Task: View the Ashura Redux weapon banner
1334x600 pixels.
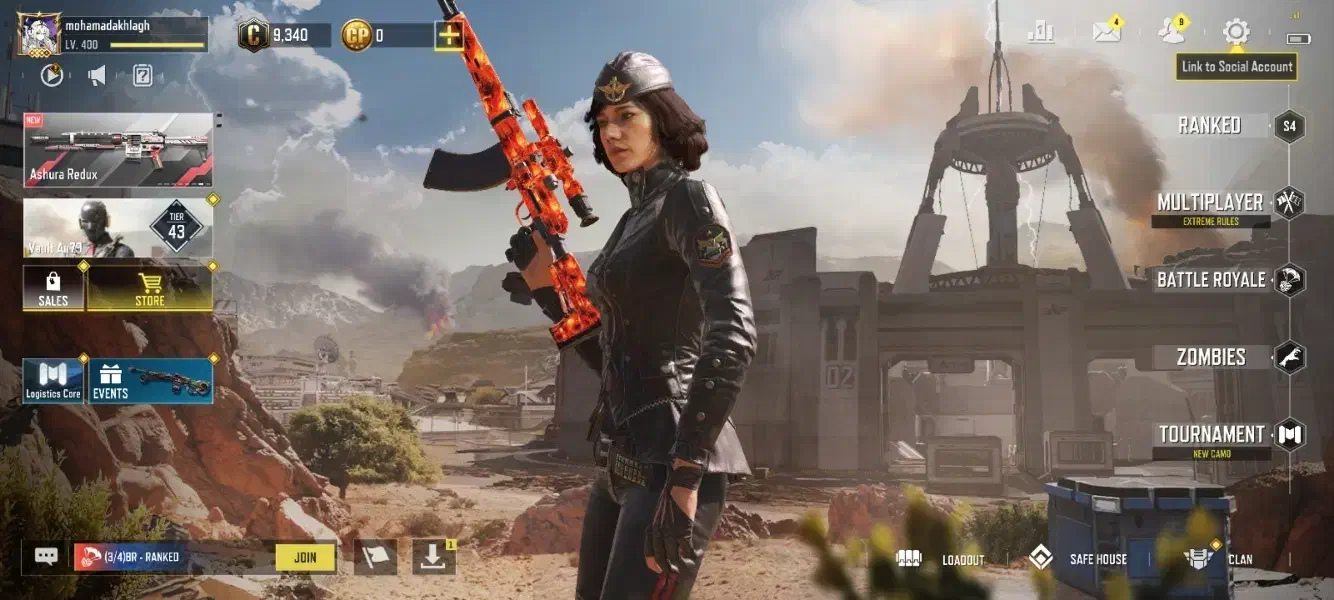Action: coord(118,150)
